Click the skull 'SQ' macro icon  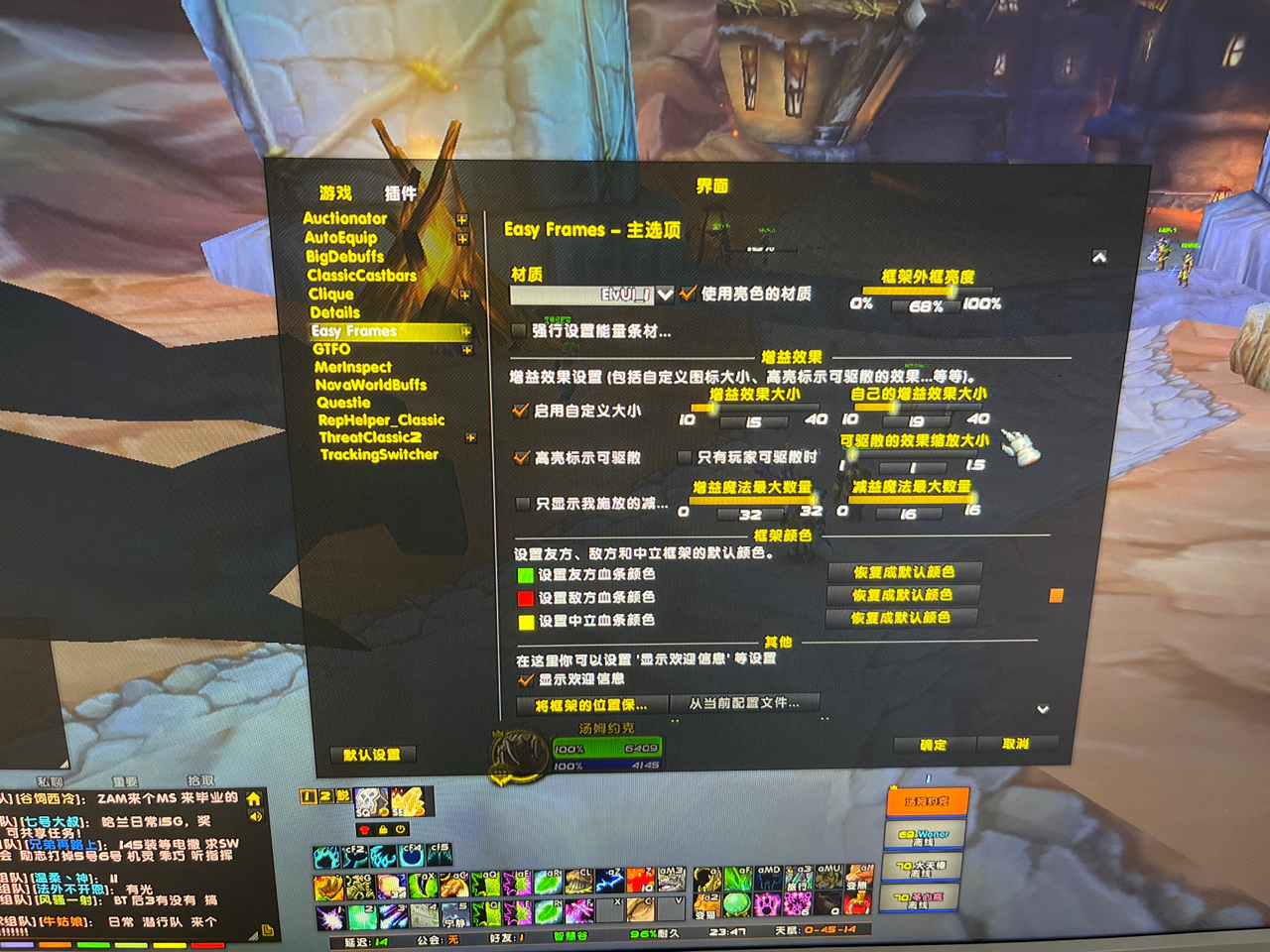coord(371,802)
